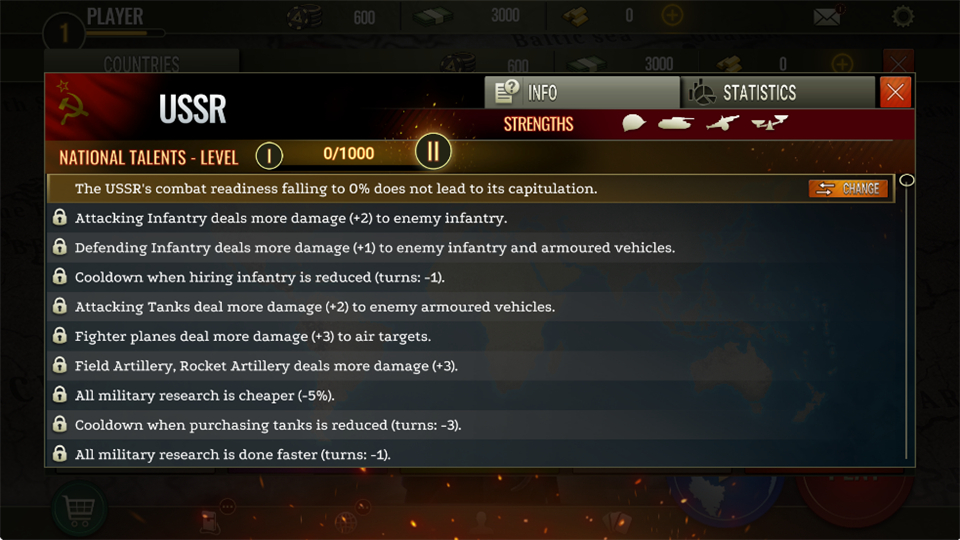Click the Change talent button
Viewport: 960px width, 540px height.
(x=848, y=188)
